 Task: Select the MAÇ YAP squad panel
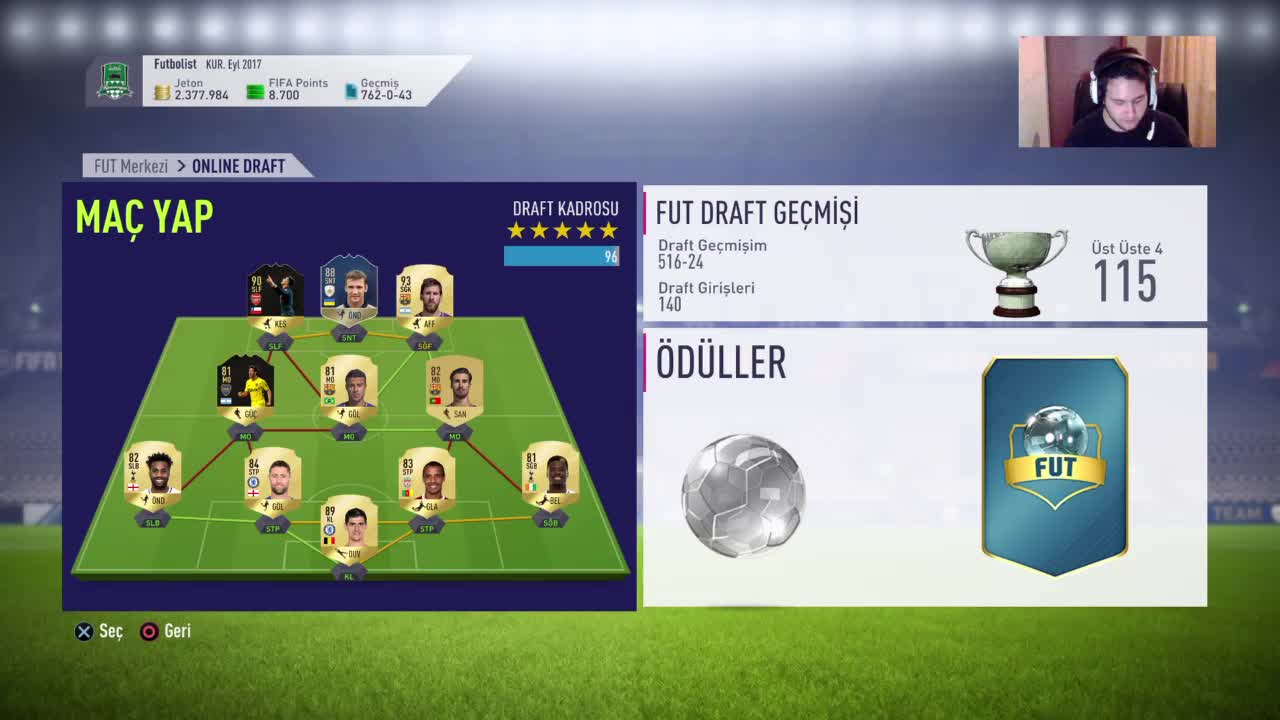349,396
